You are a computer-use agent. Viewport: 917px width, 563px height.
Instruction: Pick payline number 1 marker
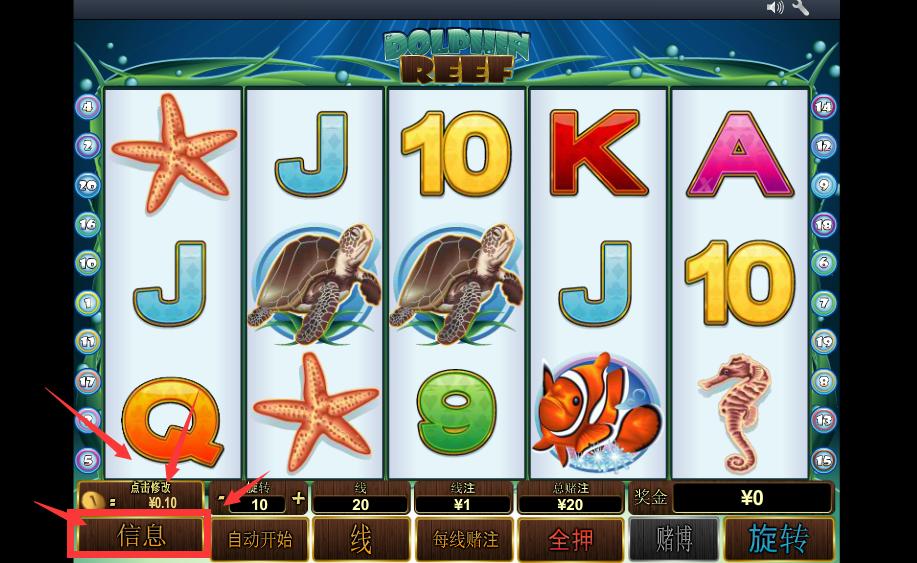pos(88,302)
